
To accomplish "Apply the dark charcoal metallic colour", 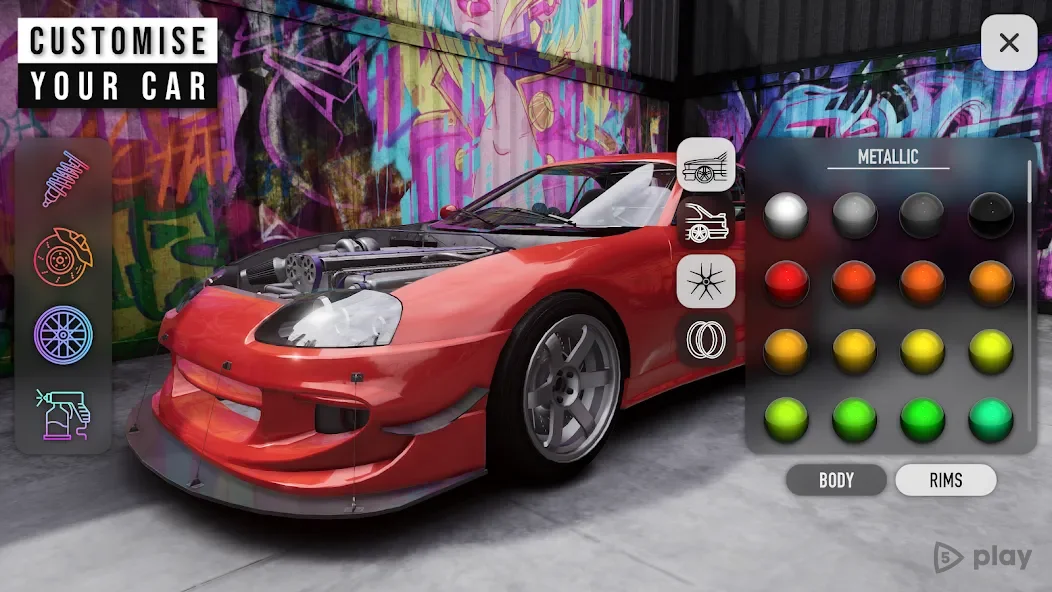I will tap(923, 215).
